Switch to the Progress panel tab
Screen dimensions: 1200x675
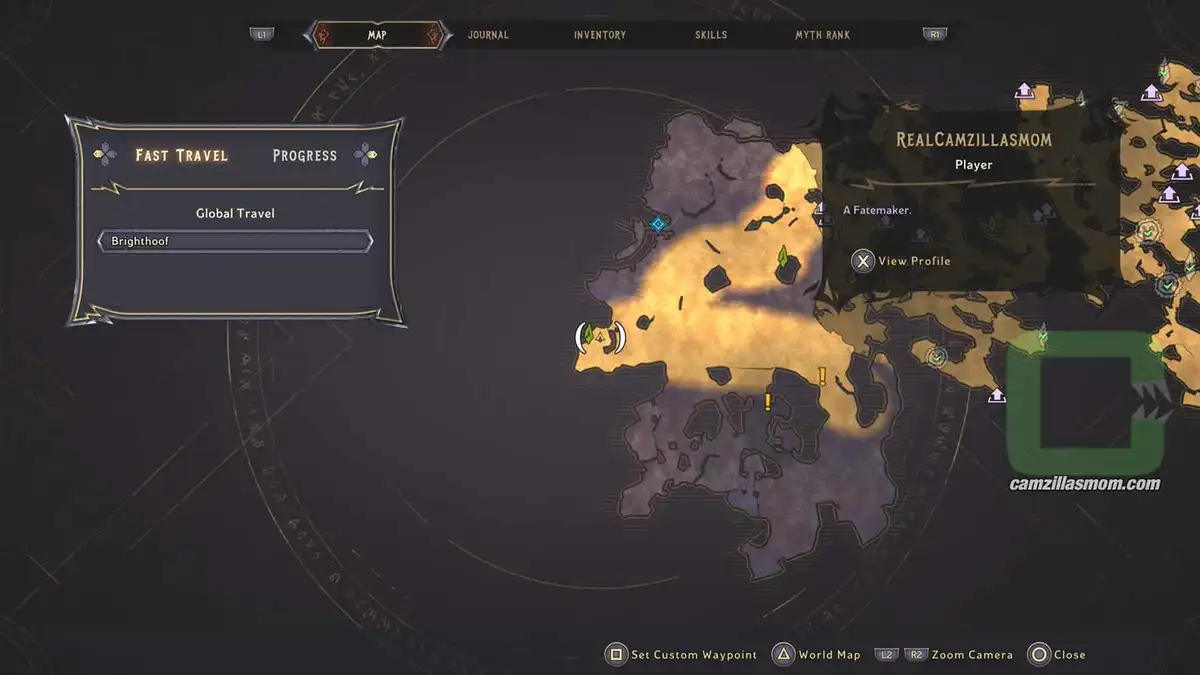point(305,156)
